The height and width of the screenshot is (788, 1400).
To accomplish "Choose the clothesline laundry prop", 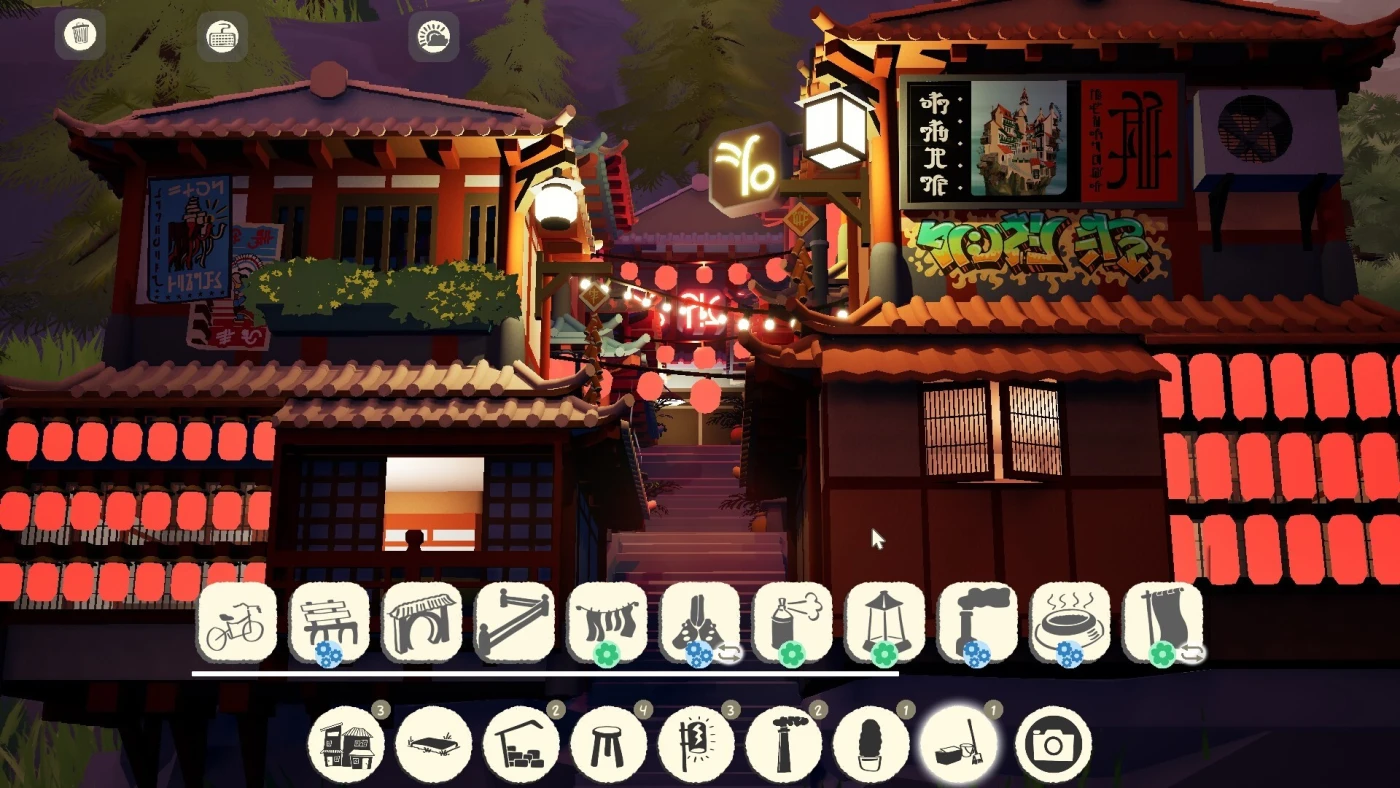I will click(x=607, y=623).
